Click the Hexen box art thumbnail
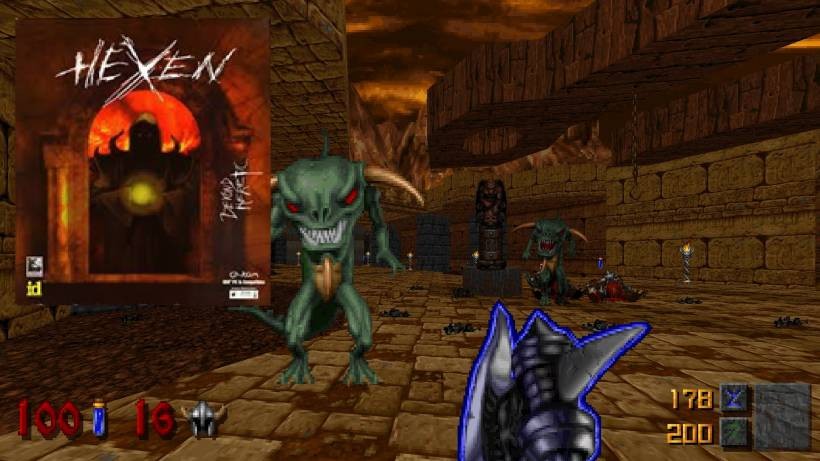Viewport: 820px width, 461px height. click(x=142, y=161)
